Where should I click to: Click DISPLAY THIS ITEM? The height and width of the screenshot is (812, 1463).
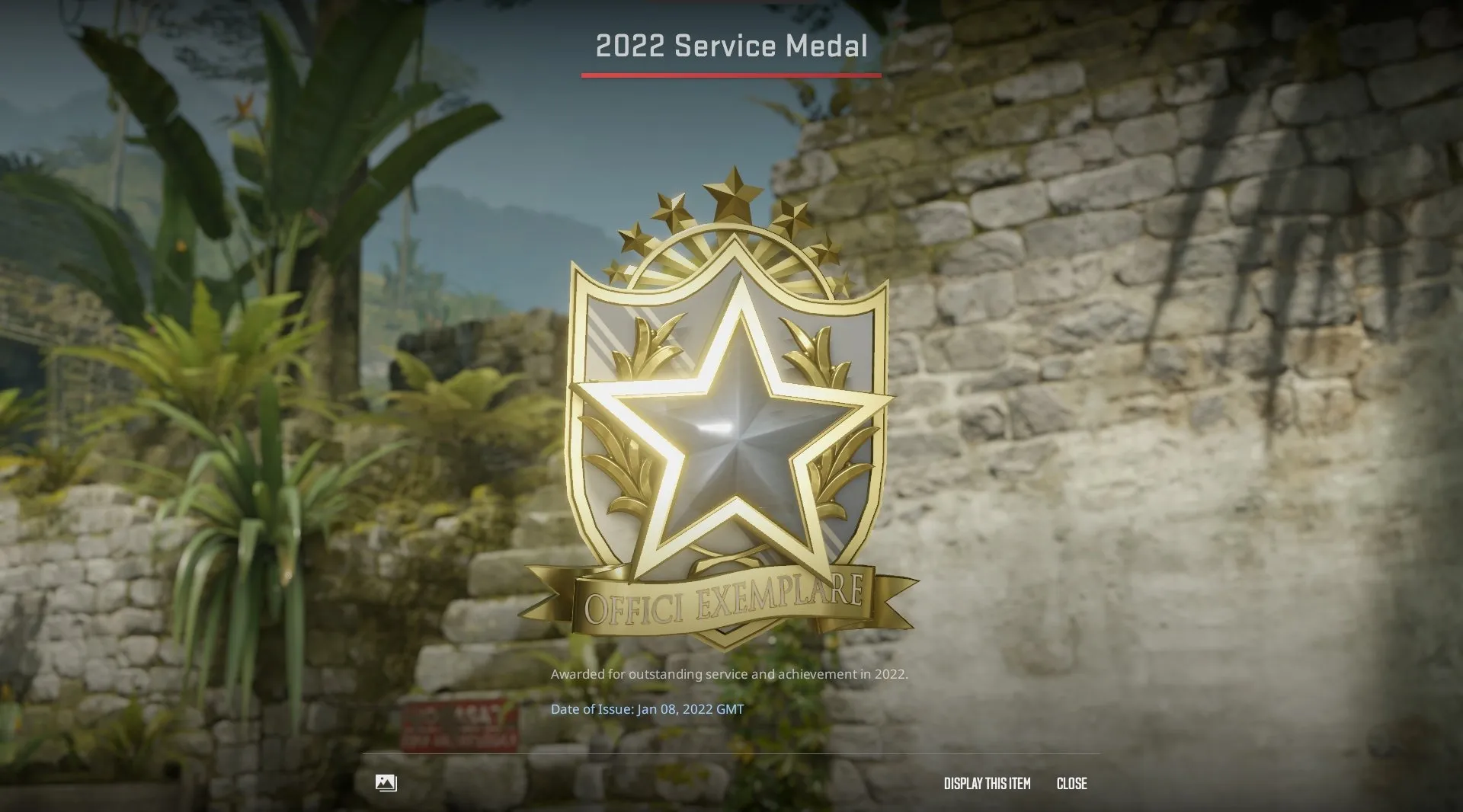[987, 783]
